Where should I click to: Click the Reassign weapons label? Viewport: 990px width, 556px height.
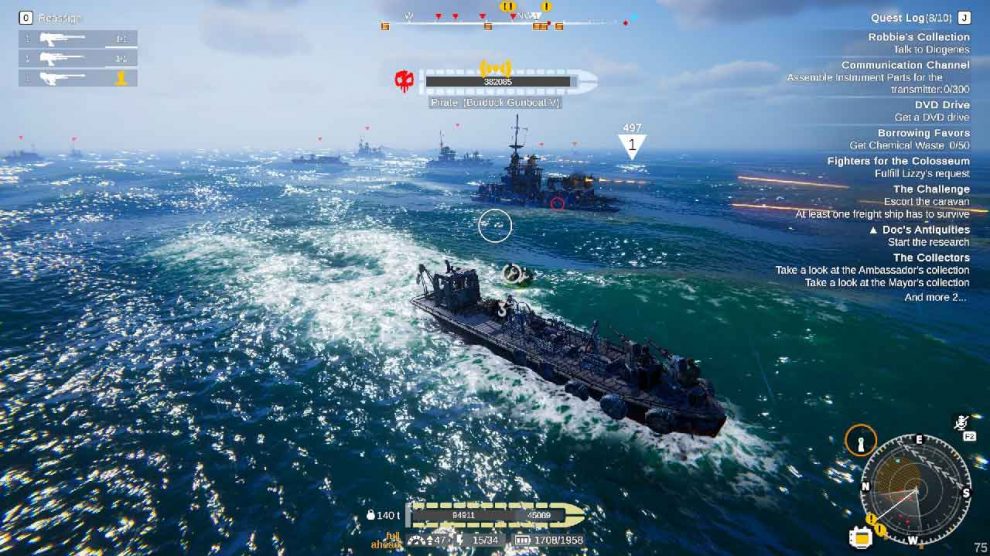(x=60, y=17)
